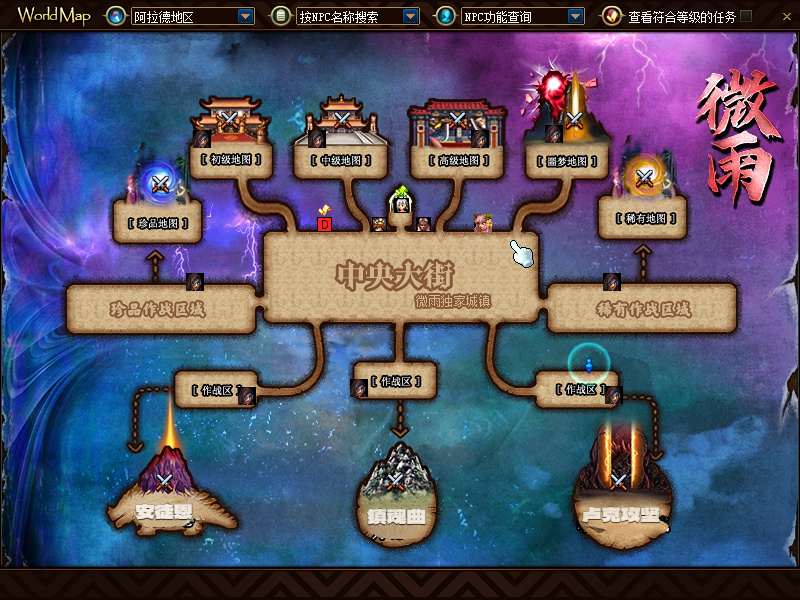Open the 按NPC名称搜索 dropdown
The width and height of the screenshot is (800, 600).
click(410, 17)
